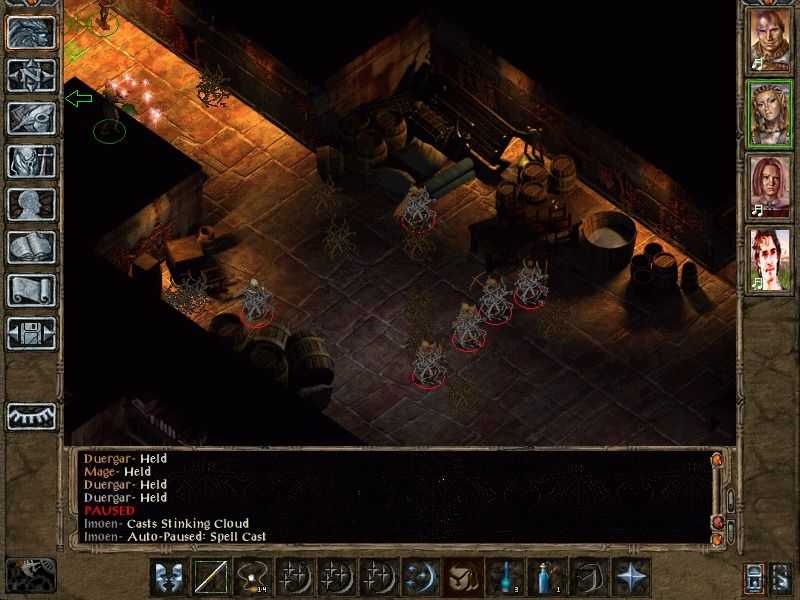Use the potion with 3 charges

tap(504, 576)
